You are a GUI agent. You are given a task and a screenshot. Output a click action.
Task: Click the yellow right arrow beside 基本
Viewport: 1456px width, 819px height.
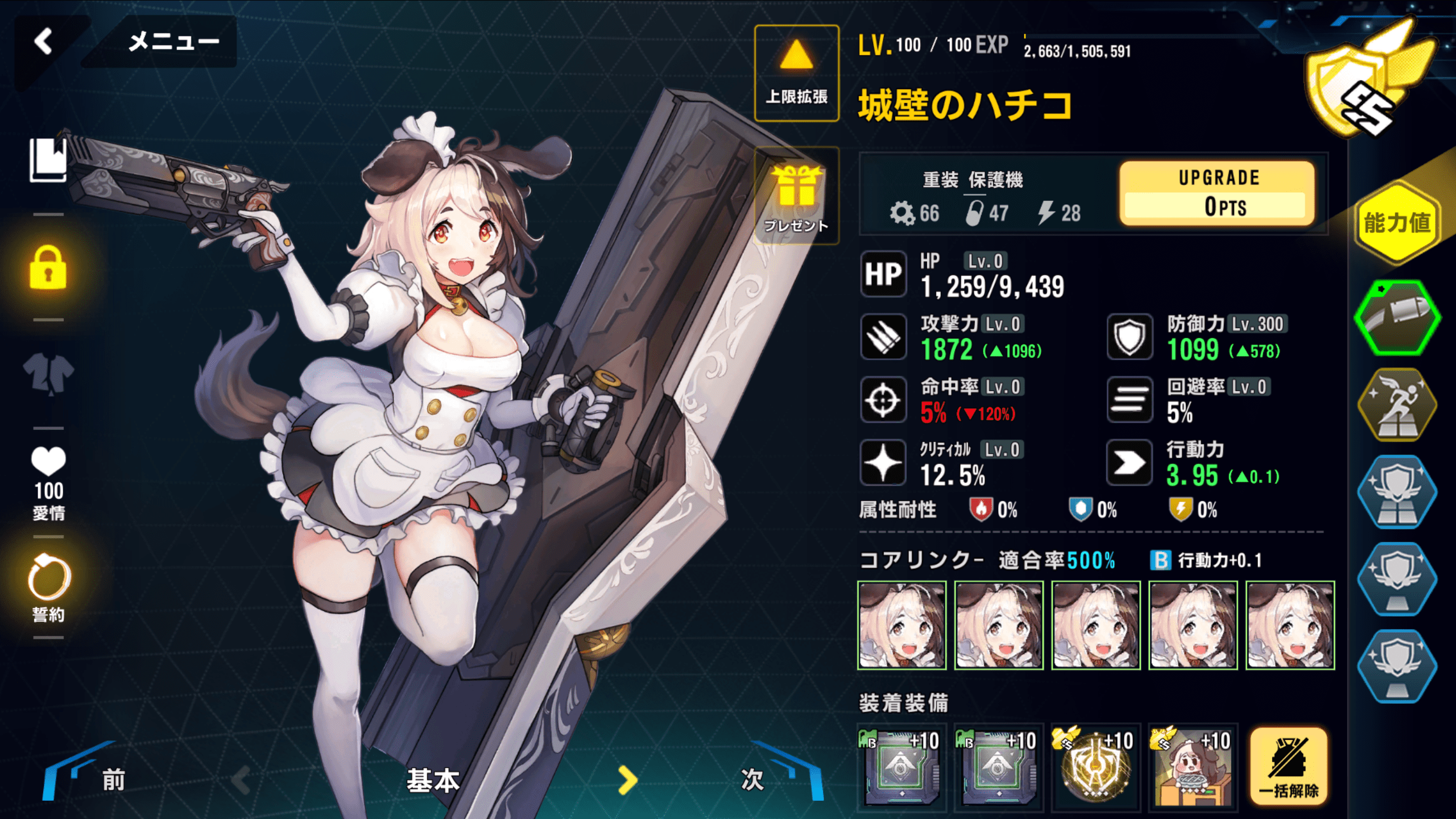point(627,780)
